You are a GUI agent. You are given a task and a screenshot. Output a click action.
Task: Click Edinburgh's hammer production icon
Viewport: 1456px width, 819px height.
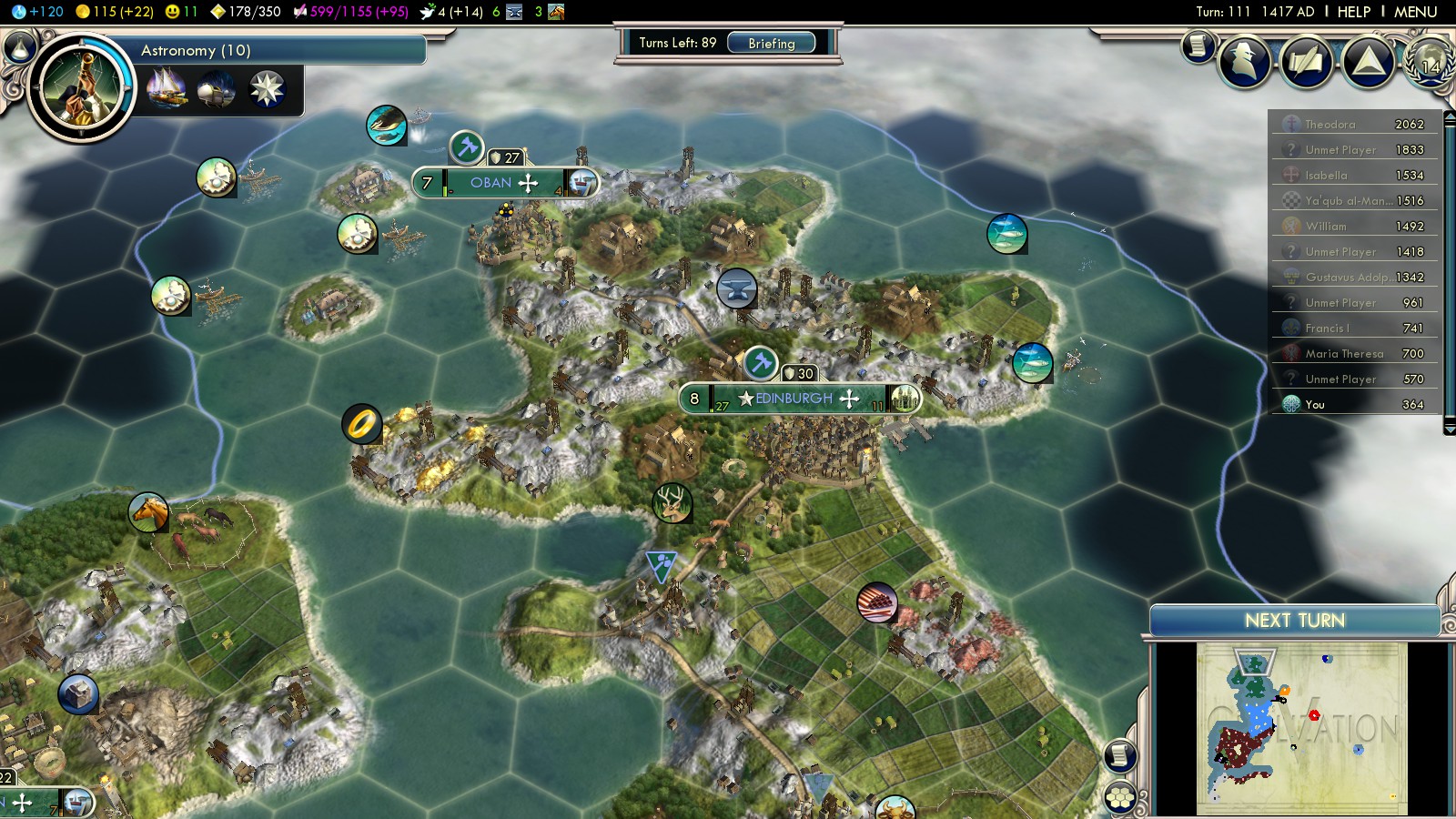pyautogui.click(x=760, y=363)
